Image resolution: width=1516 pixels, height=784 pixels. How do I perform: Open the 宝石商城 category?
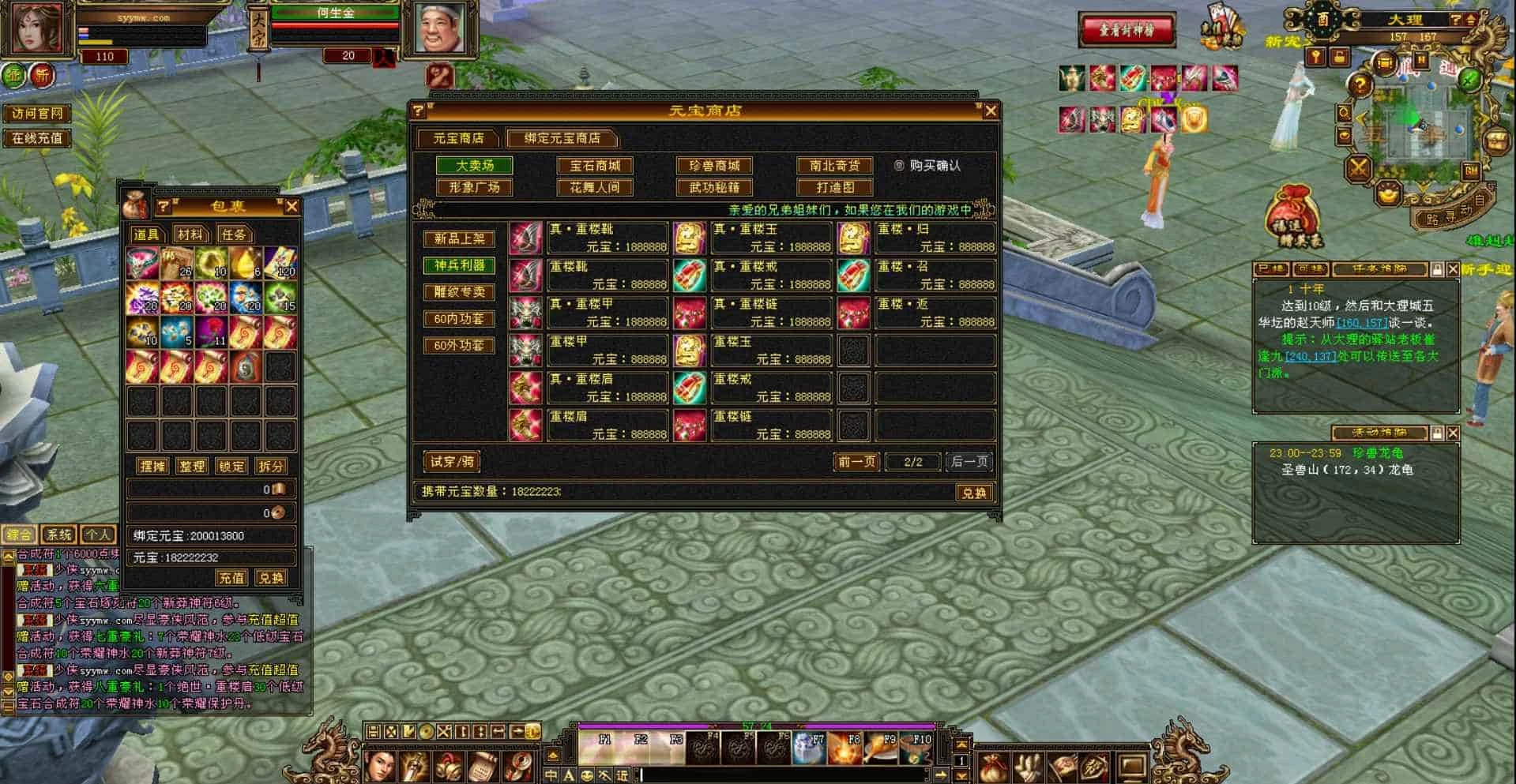pyautogui.click(x=595, y=166)
